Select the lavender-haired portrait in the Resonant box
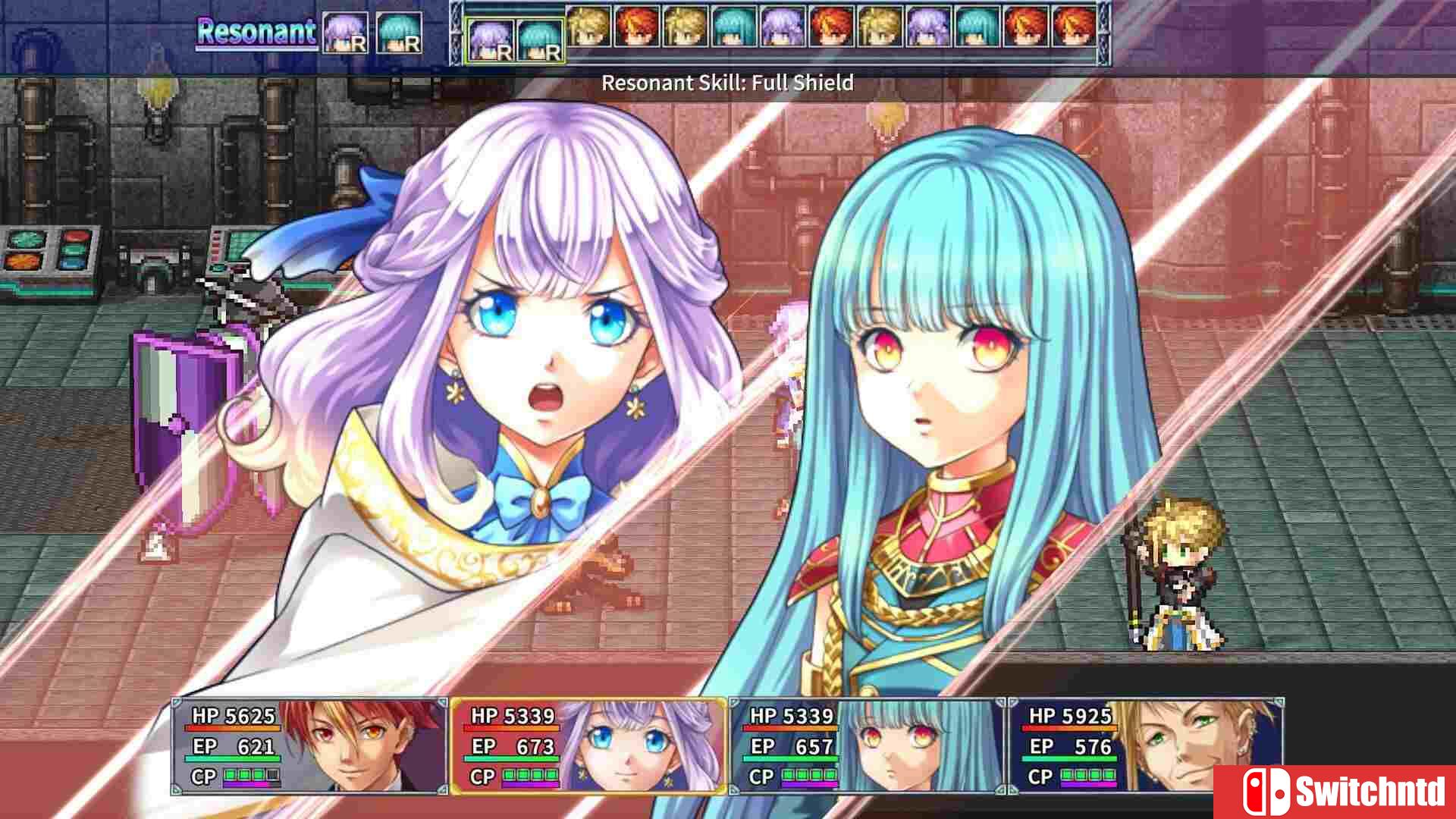This screenshot has height=819, width=1456. click(x=344, y=32)
